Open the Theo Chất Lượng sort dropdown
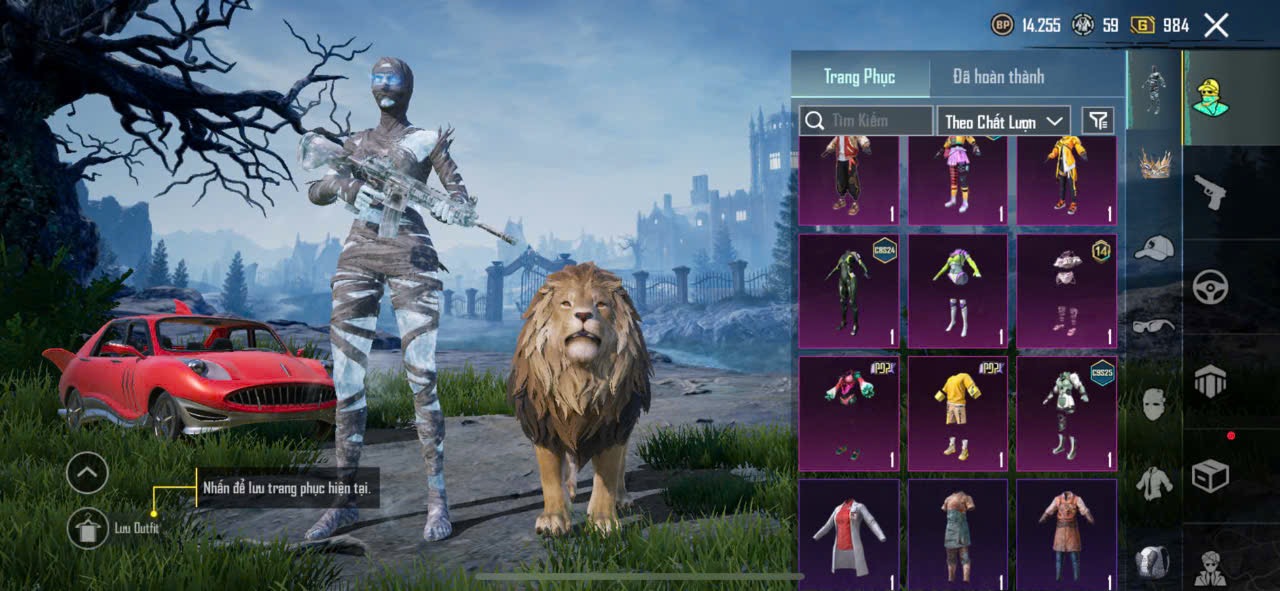The height and width of the screenshot is (591, 1280). [x=1004, y=121]
